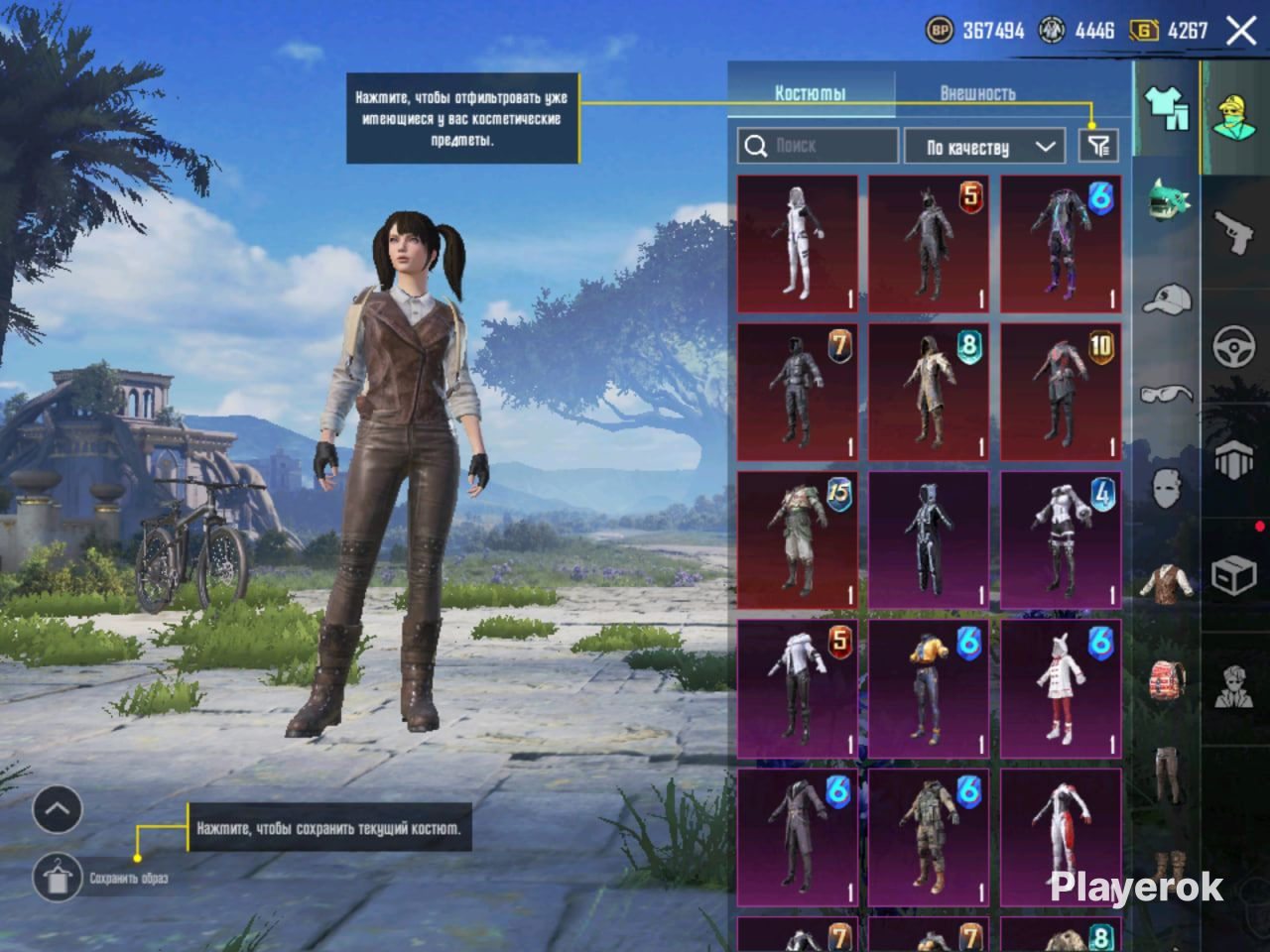Toggle the owned-items filter funnel button

point(1098,147)
